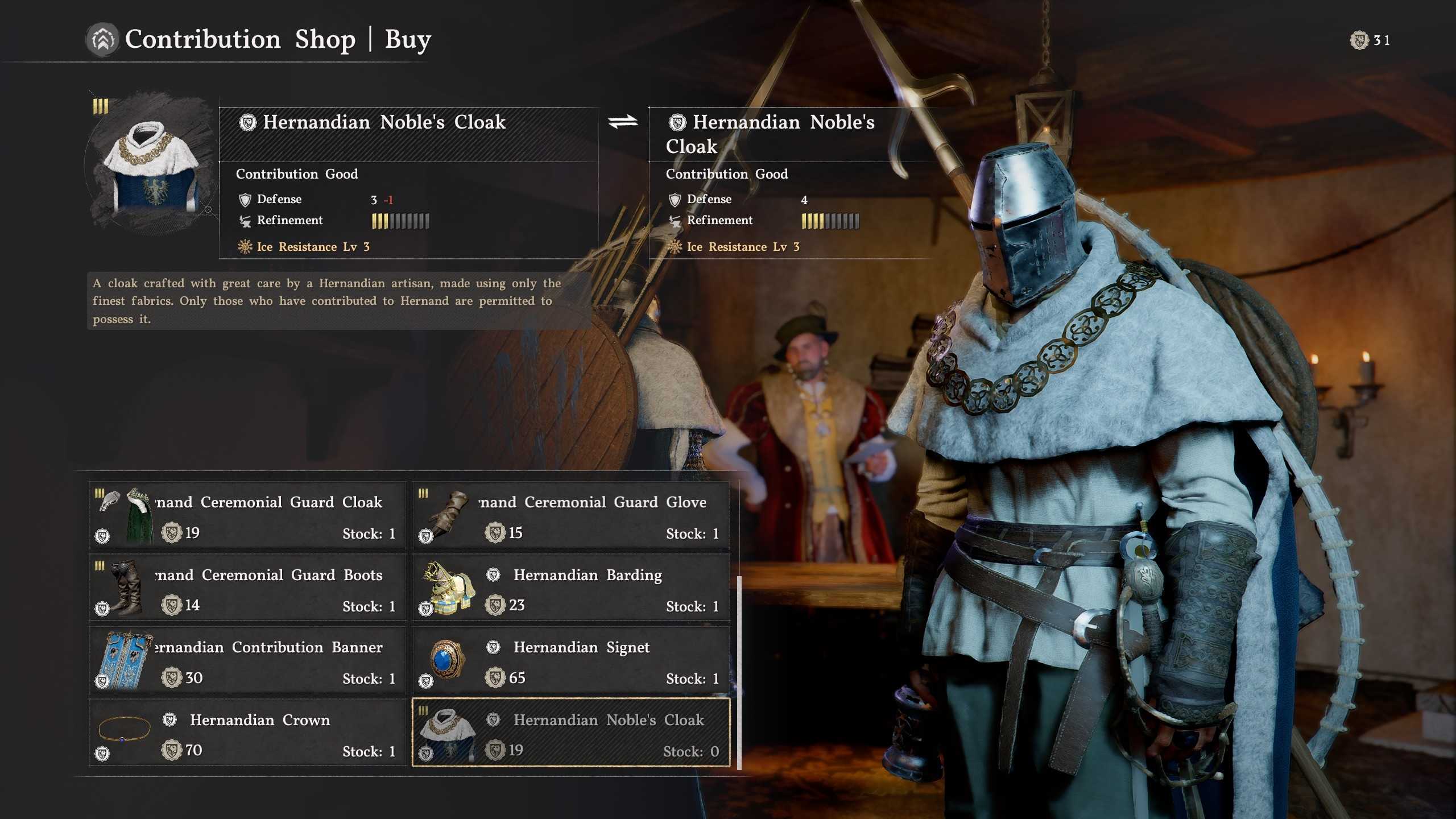1456x819 pixels.
Task: Pick the Hernandian Crown shop item
Action: click(247, 733)
